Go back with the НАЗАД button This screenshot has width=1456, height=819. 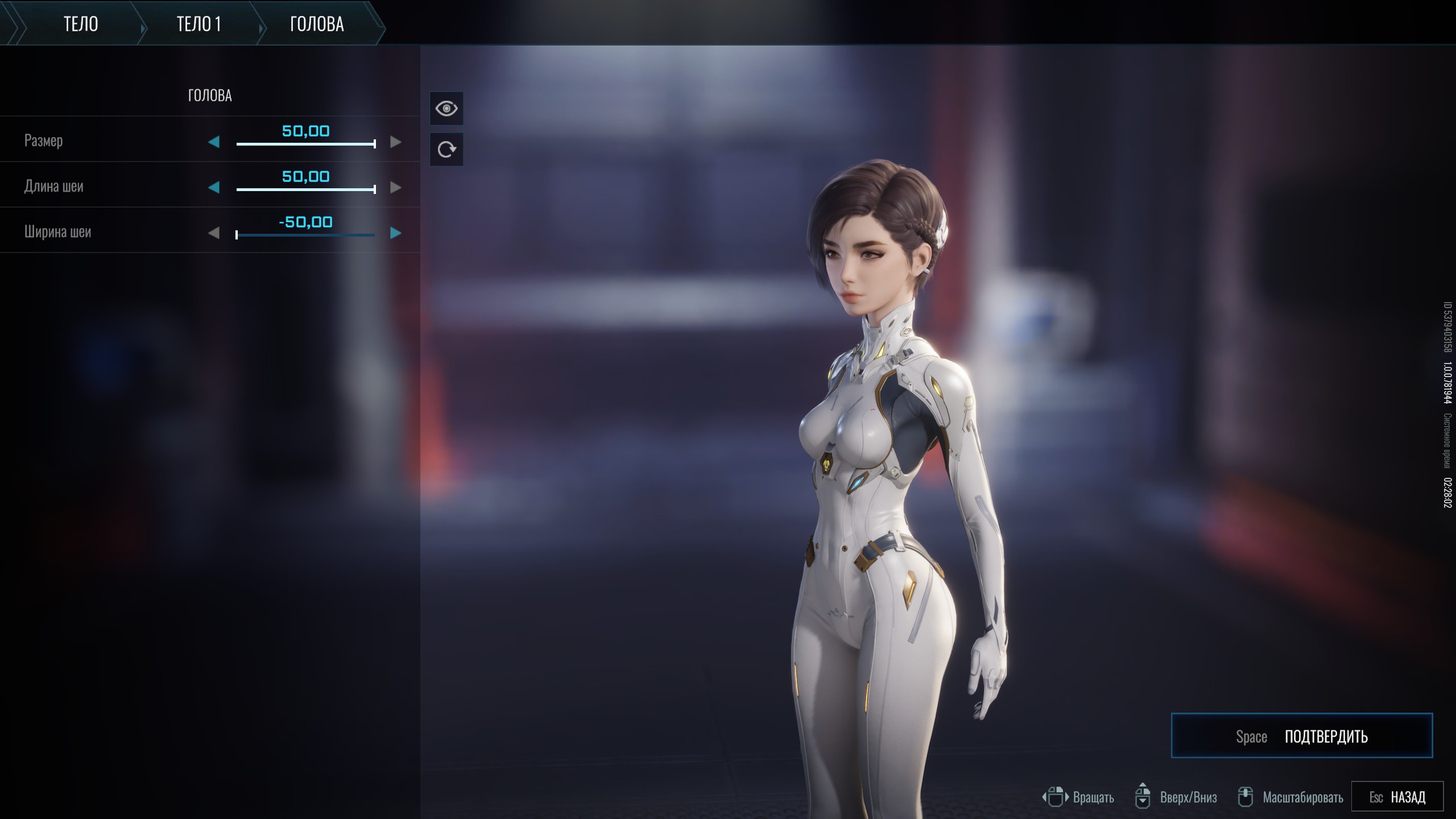(x=1397, y=797)
